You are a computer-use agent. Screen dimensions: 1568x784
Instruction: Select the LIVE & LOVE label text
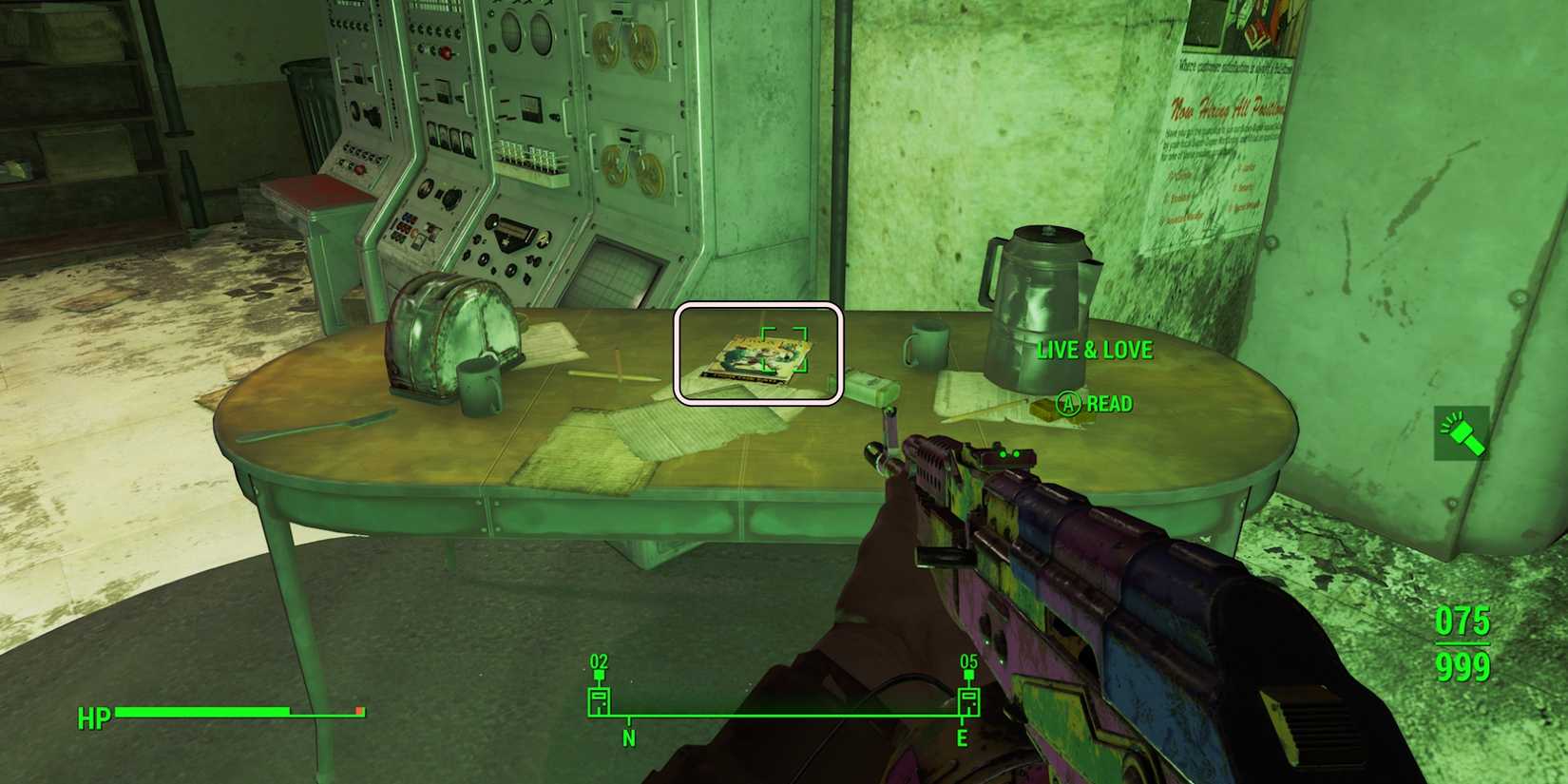click(x=1094, y=350)
